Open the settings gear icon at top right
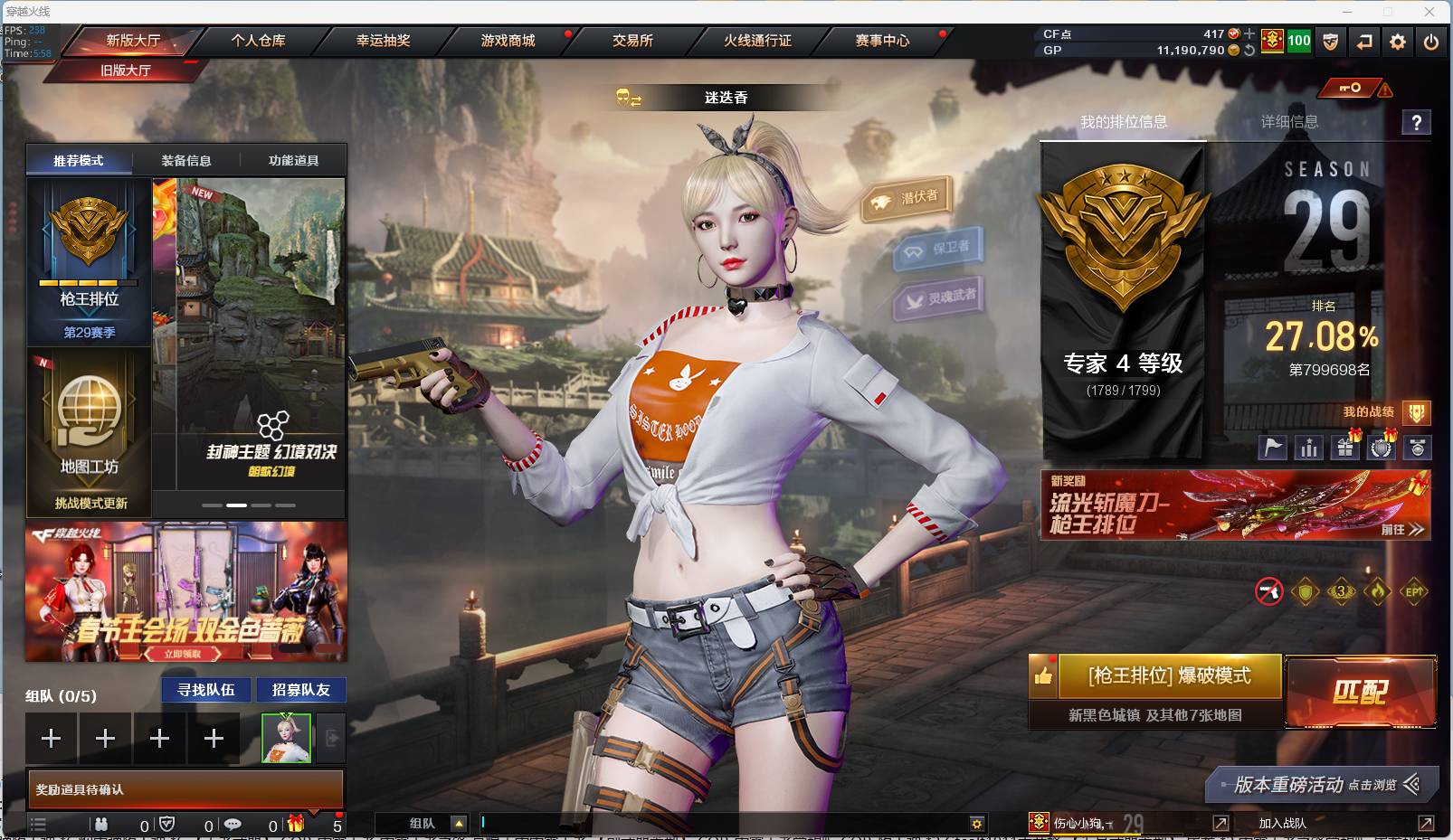This screenshot has width=1453, height=840. point(1398,42)
